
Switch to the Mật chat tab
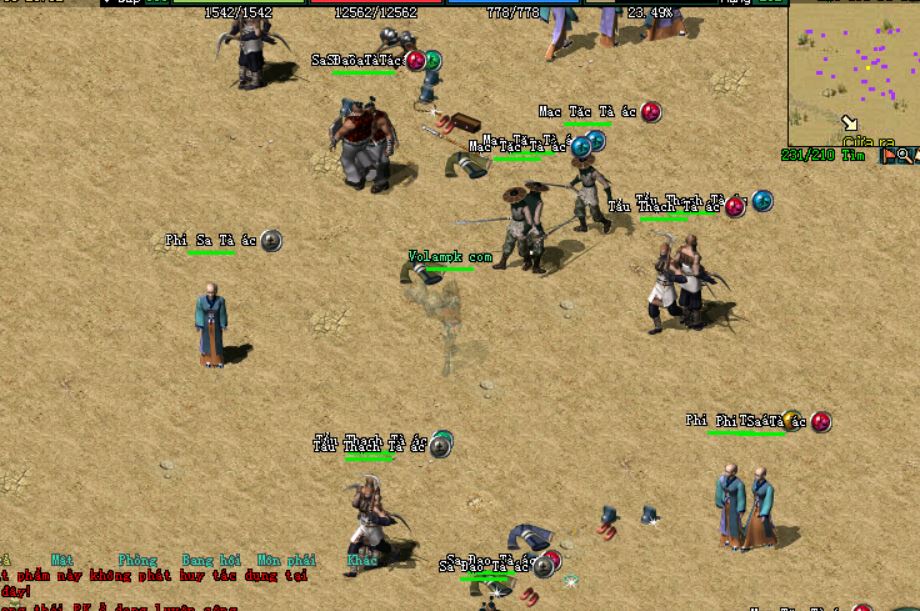click(62, 561)
